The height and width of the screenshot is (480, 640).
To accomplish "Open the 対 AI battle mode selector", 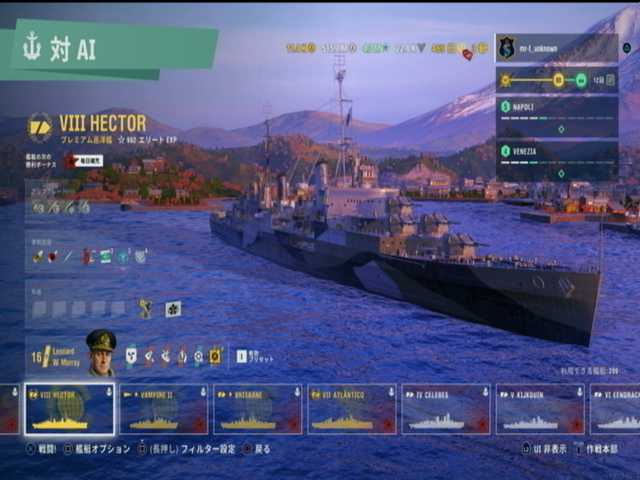I will 108,49.
